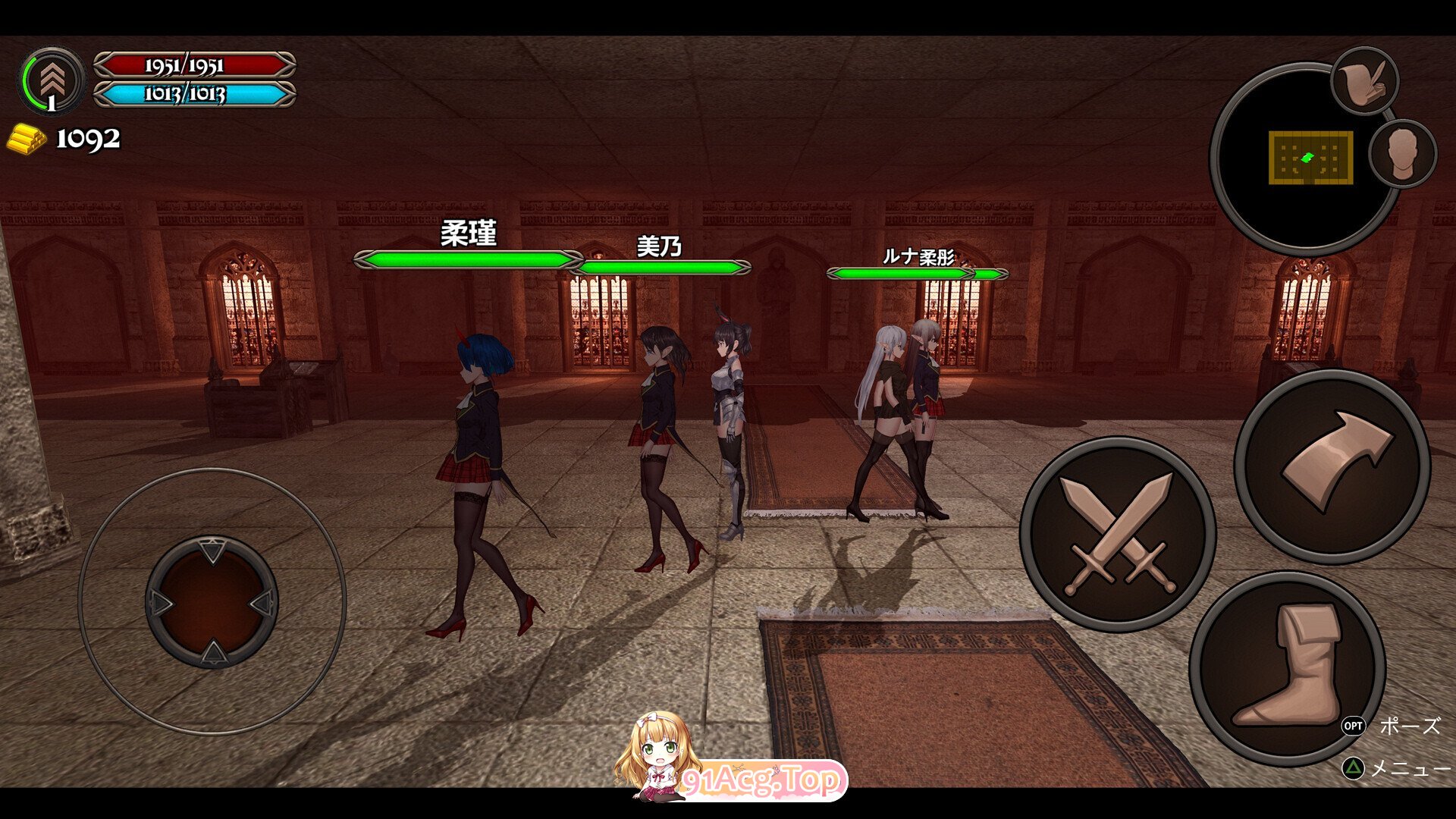The width and height of the screenshot is (1456, 819).
Task: Use the boot dash button
Action: tap(1288, 668)
